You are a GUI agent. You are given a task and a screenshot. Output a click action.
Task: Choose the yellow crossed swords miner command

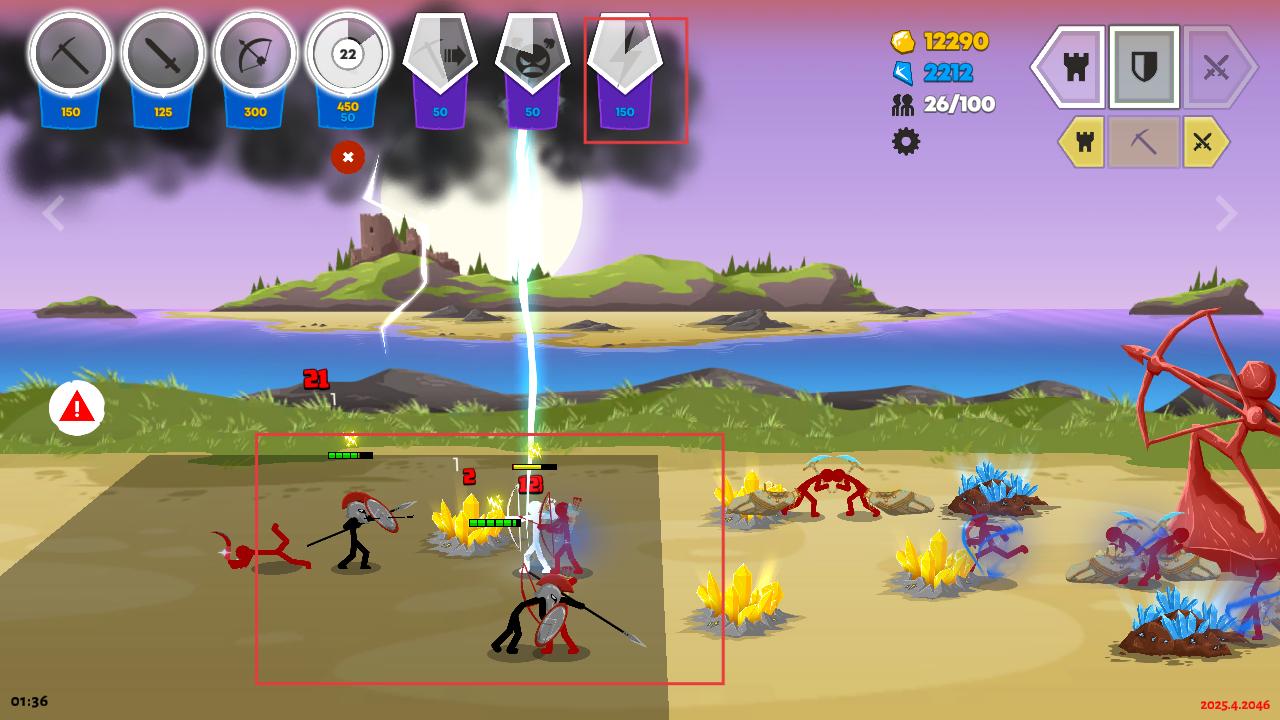[x=1204, y=142]
